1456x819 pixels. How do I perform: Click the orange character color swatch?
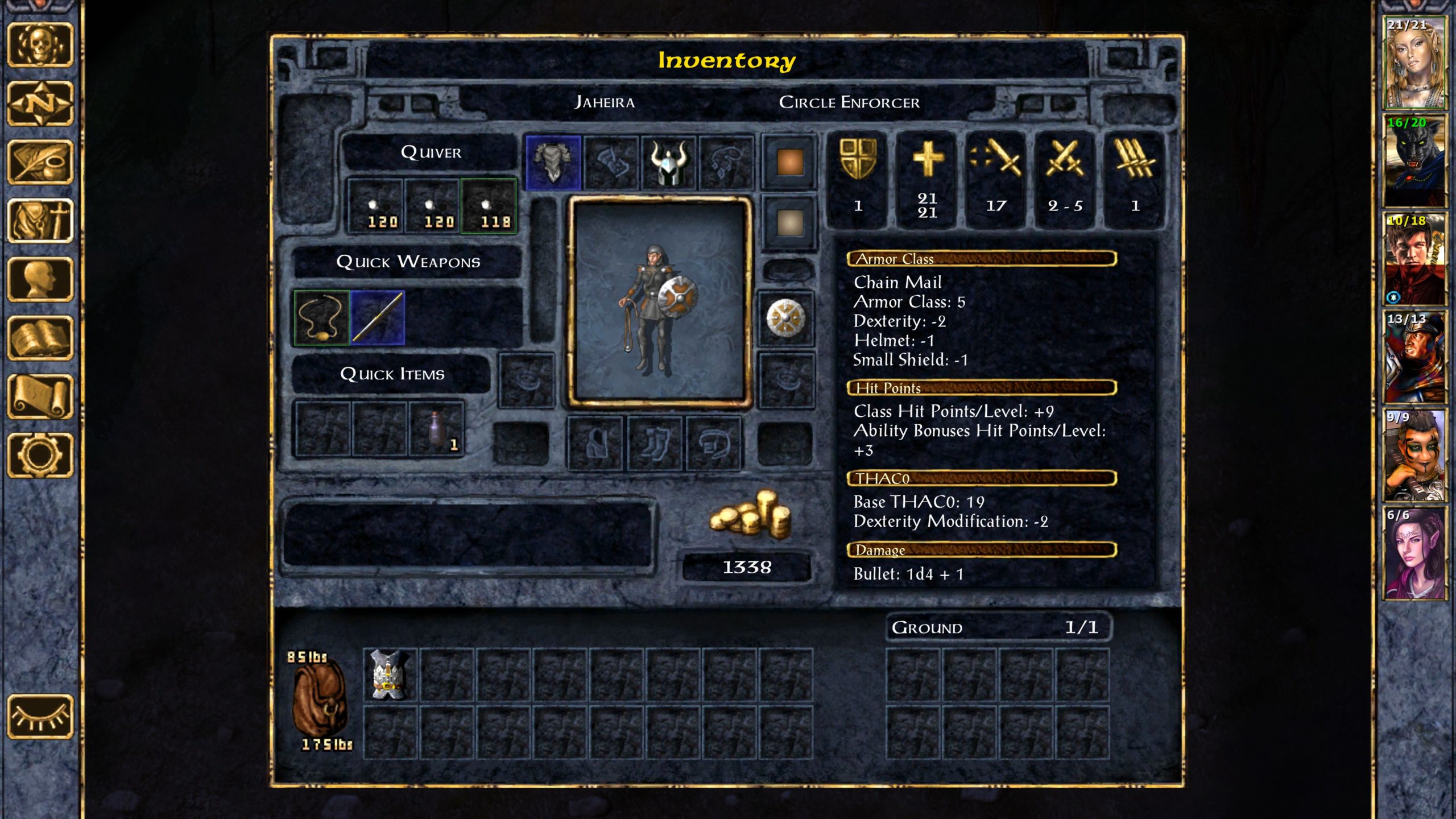789,162
